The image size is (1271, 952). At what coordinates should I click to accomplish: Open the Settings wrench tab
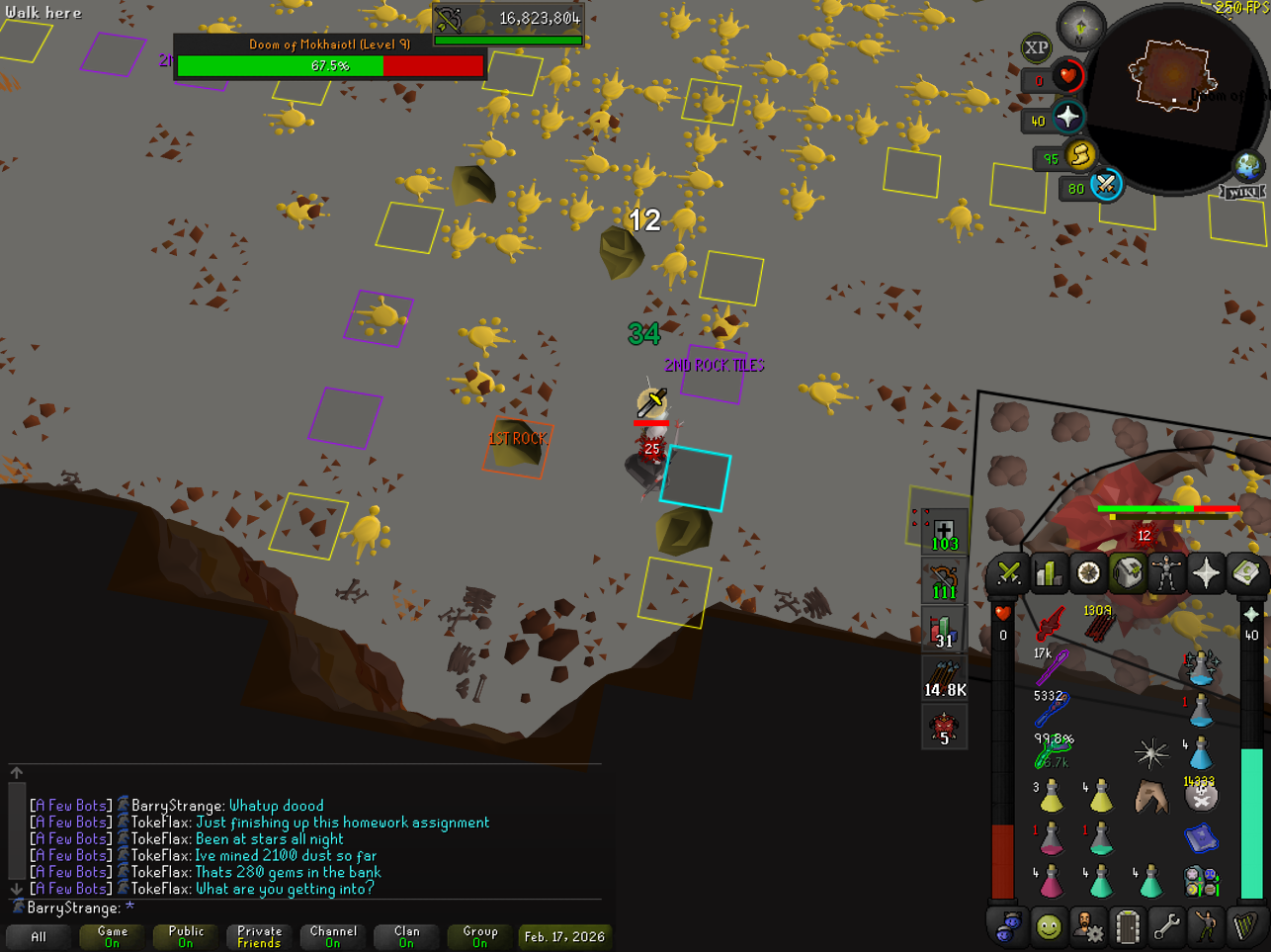[1166, 927]
